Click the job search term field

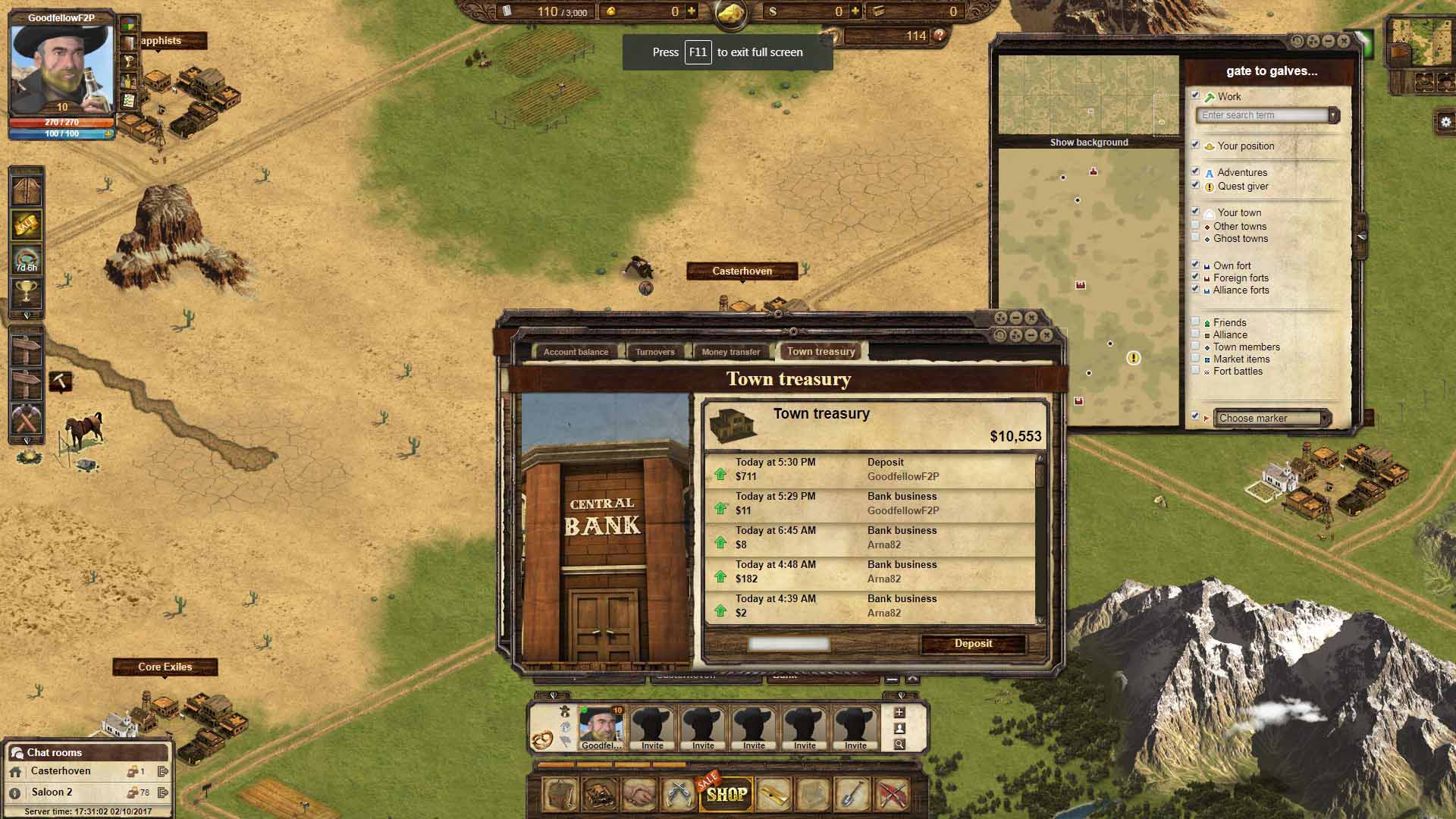click(x=1263, y=115)
